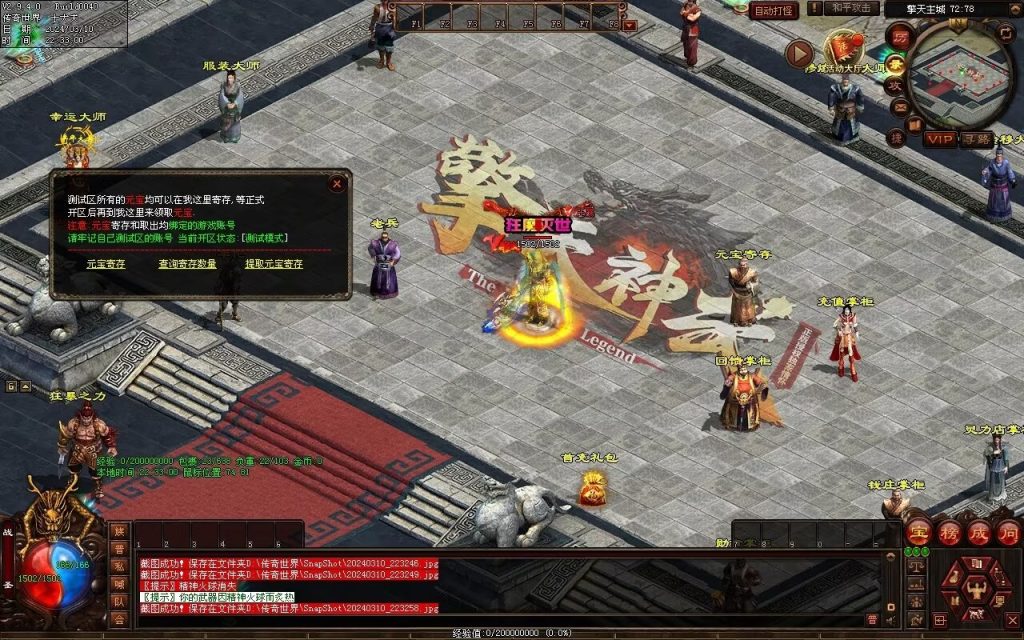Viewport: 1024px width, 640px height.
Task: Click the round play arrow button
Action: coord(799,52)
